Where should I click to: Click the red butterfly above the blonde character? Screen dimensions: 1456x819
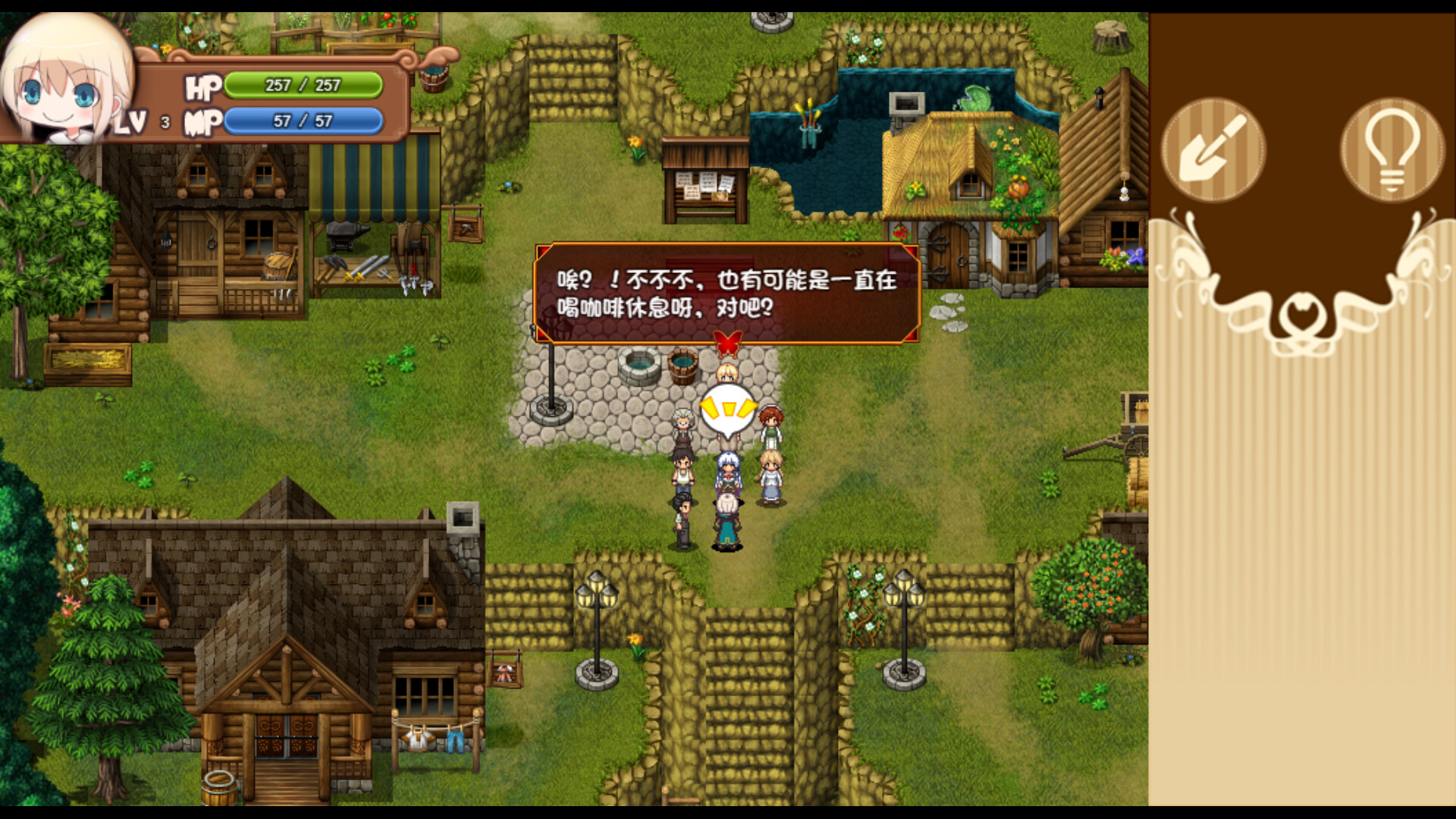coord(727,343)
